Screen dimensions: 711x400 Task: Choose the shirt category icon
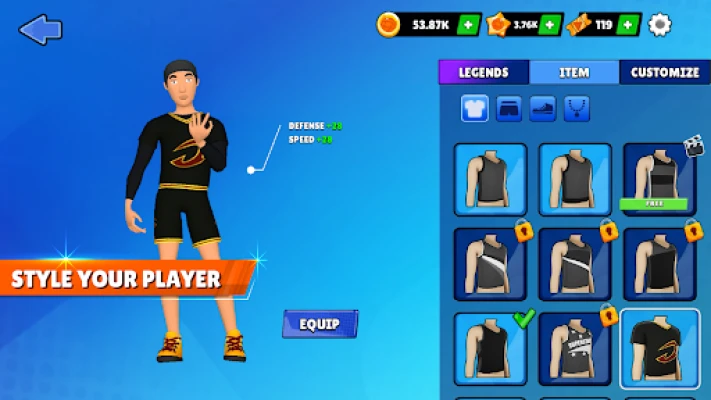pyautogui.click(x=475, y=108)
